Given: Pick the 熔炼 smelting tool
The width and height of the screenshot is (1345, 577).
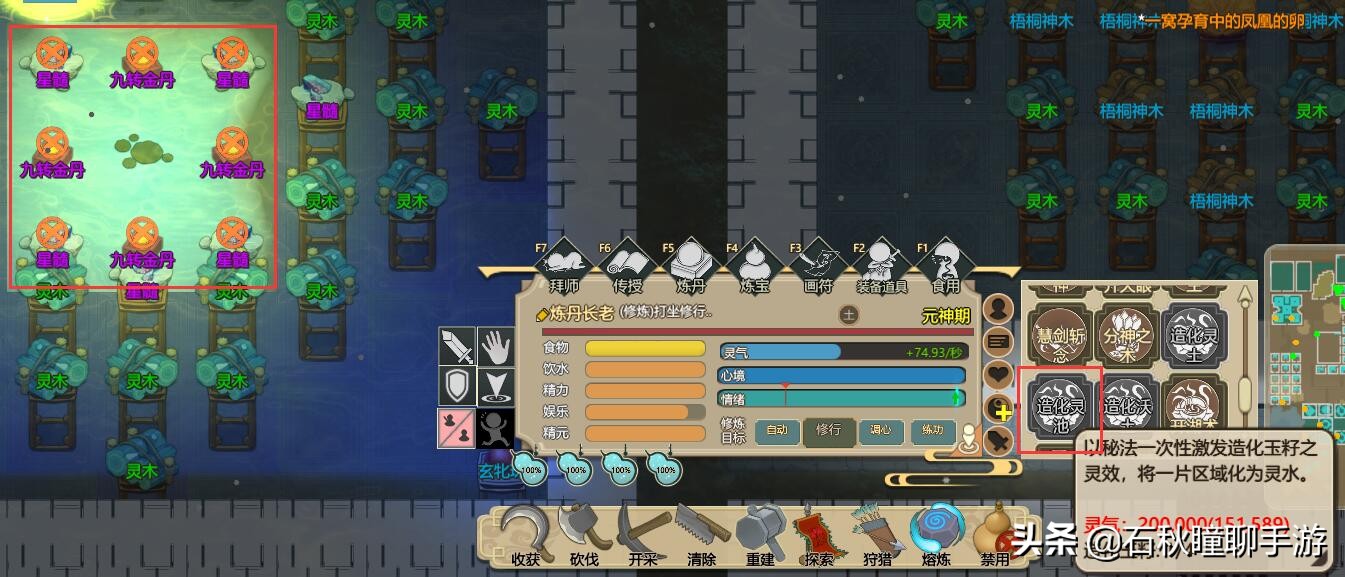Looking at the screenshot, I should [x=936, y=535].
